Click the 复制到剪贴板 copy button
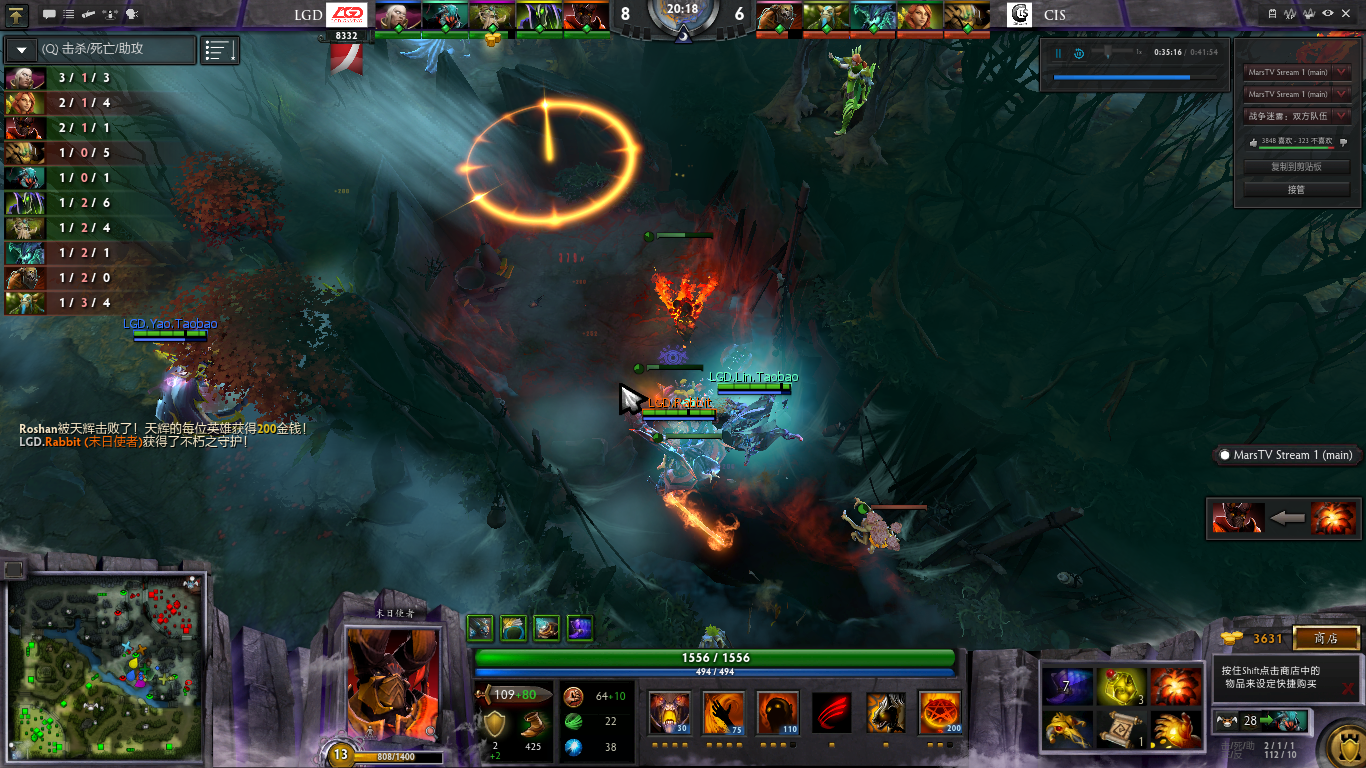 (x=1296, y=167)
